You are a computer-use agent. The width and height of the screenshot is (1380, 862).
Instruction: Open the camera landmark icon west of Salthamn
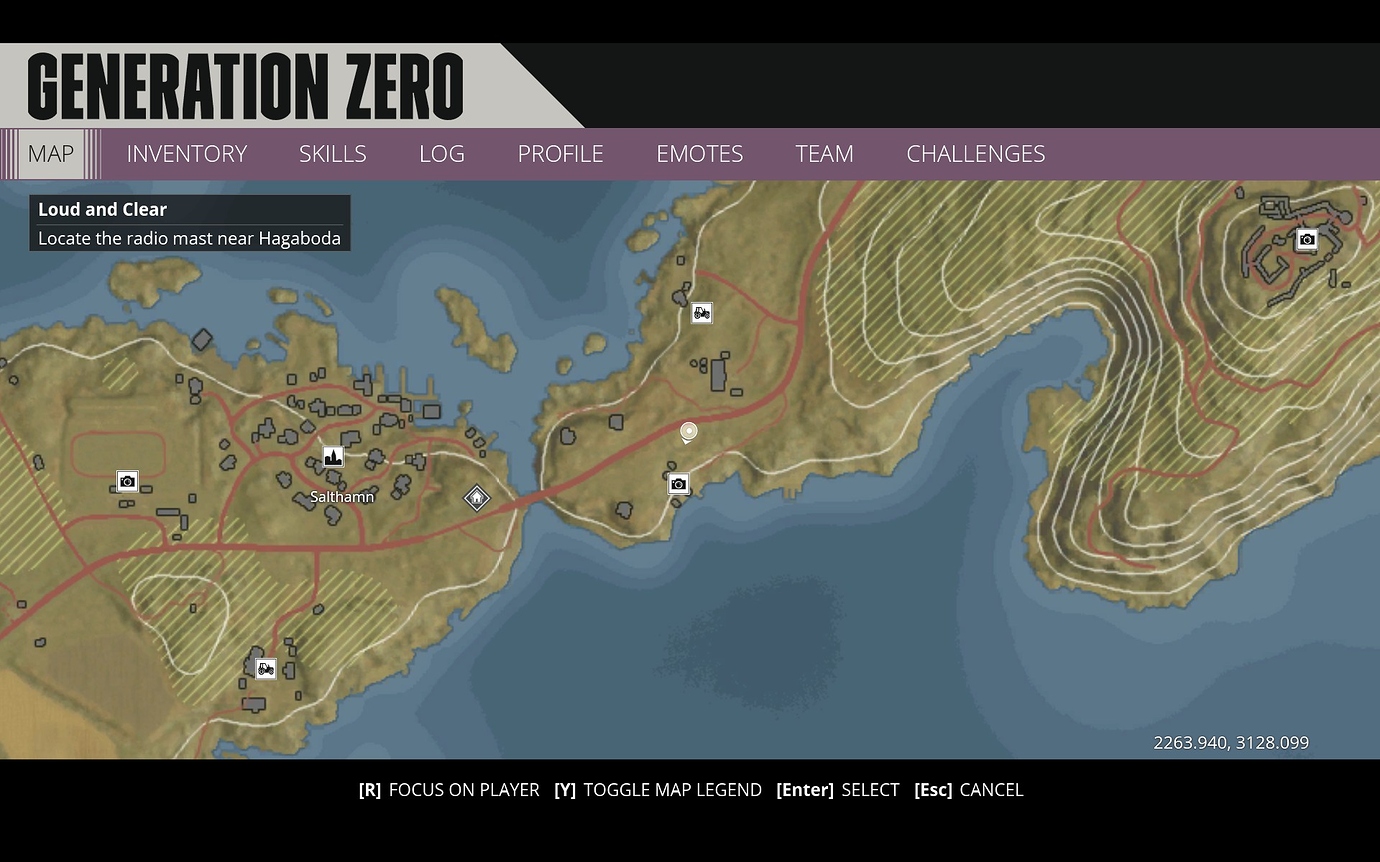click(x=127, y=481)
